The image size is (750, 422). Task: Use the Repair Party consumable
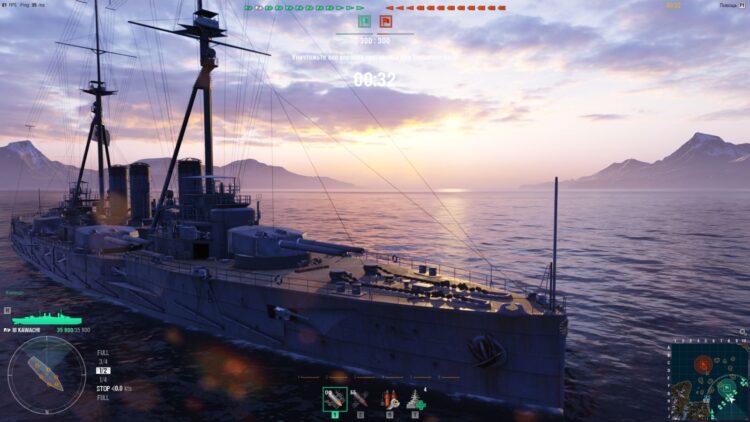click(x=415, y=398)
